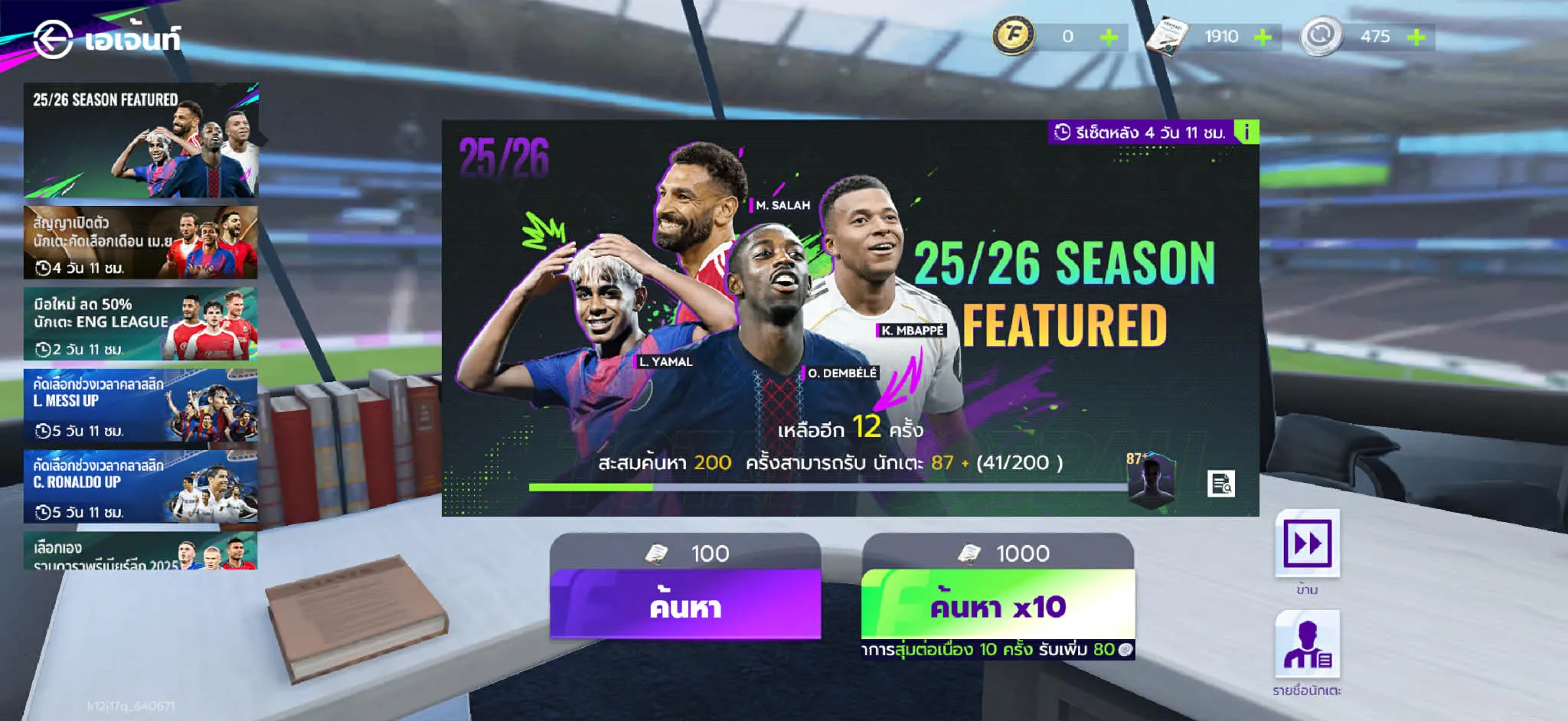
Task: Add more contracts next to 1910
Action: tap(1263, 37)
